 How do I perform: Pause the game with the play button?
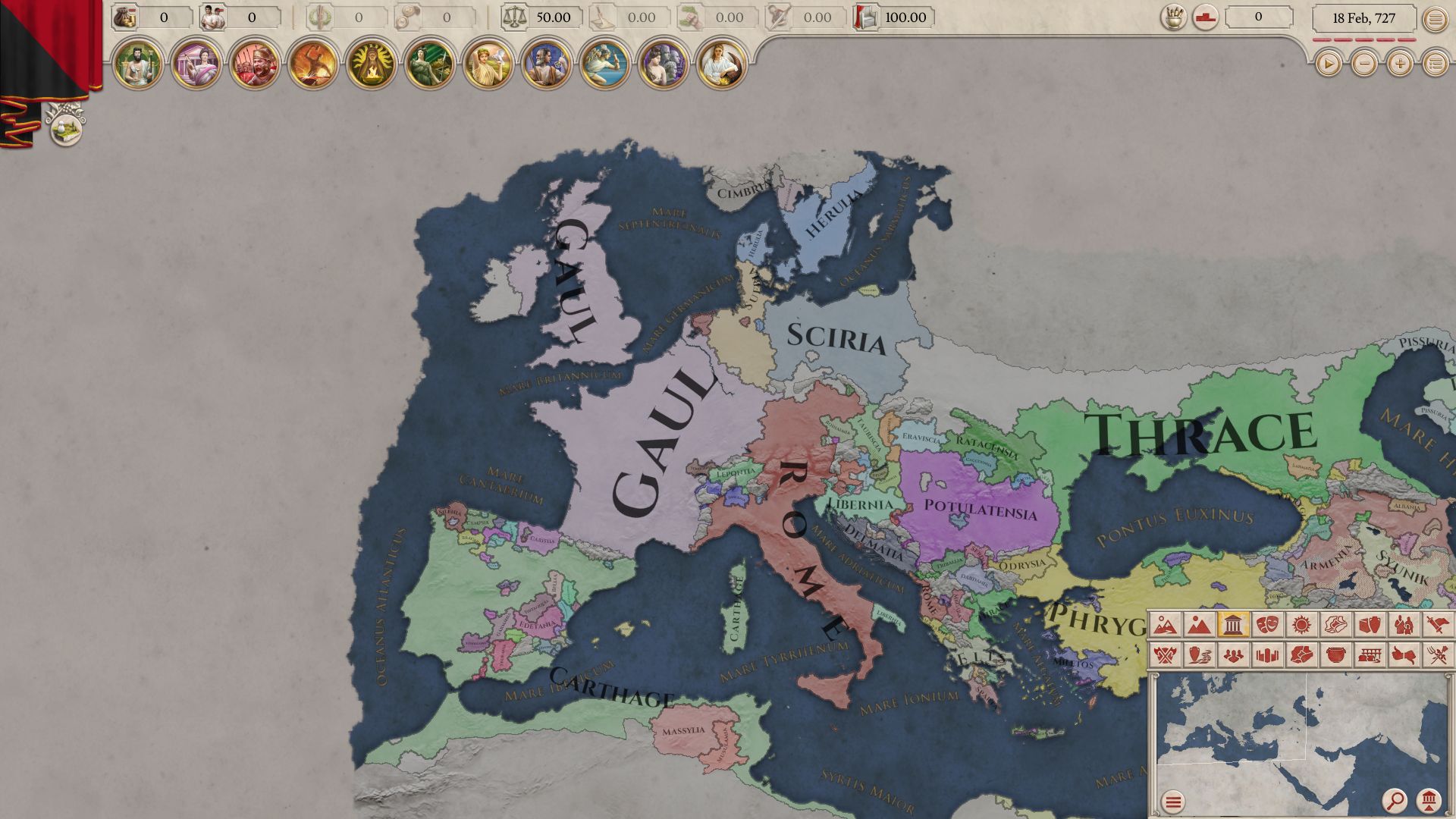coord(1328,64)
